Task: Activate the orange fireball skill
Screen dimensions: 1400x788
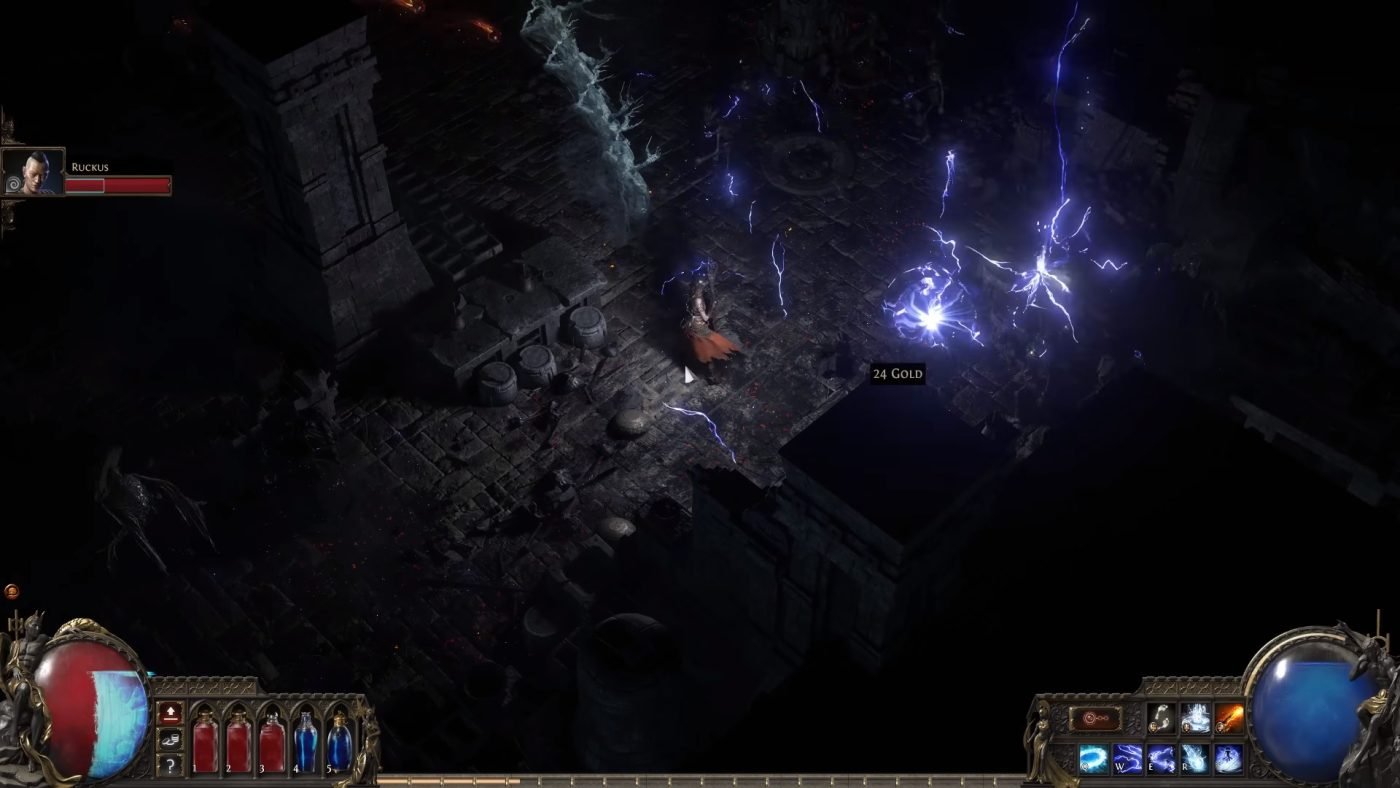Action: (x=1229, y=717)
